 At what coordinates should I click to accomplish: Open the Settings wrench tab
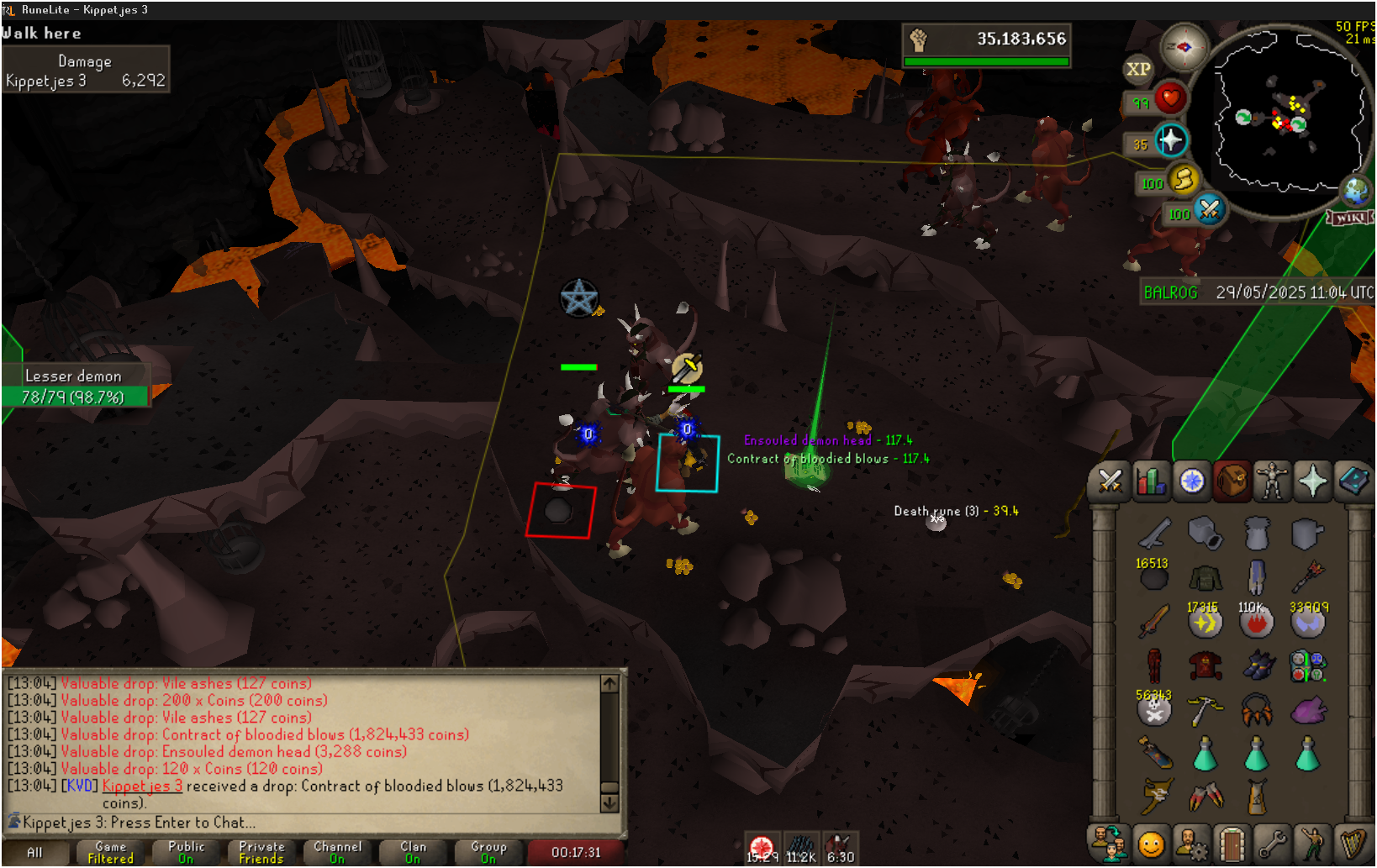(x=1272, y=844)
